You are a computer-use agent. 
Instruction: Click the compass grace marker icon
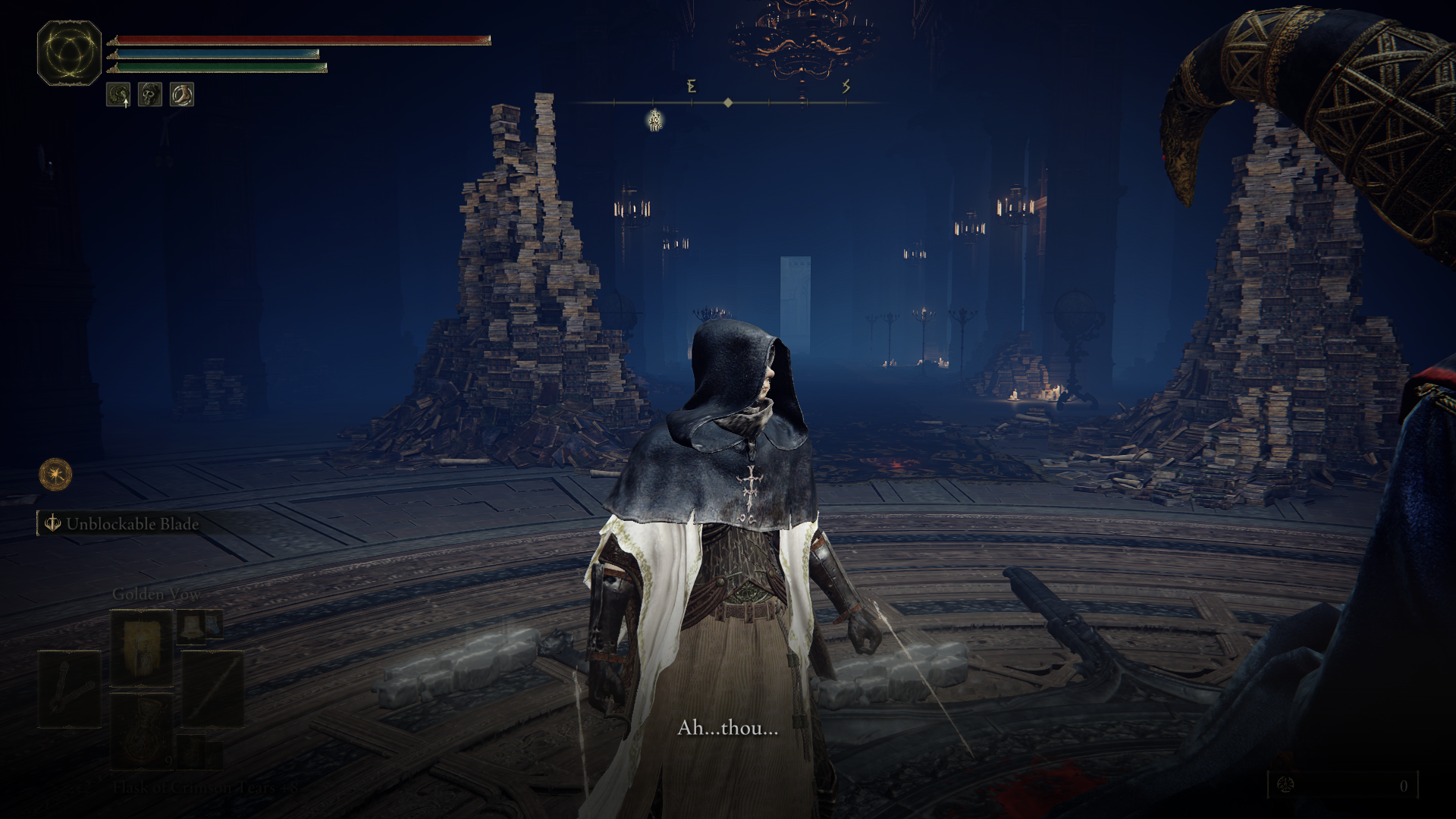pyautogui.click(x=655, y=120)
